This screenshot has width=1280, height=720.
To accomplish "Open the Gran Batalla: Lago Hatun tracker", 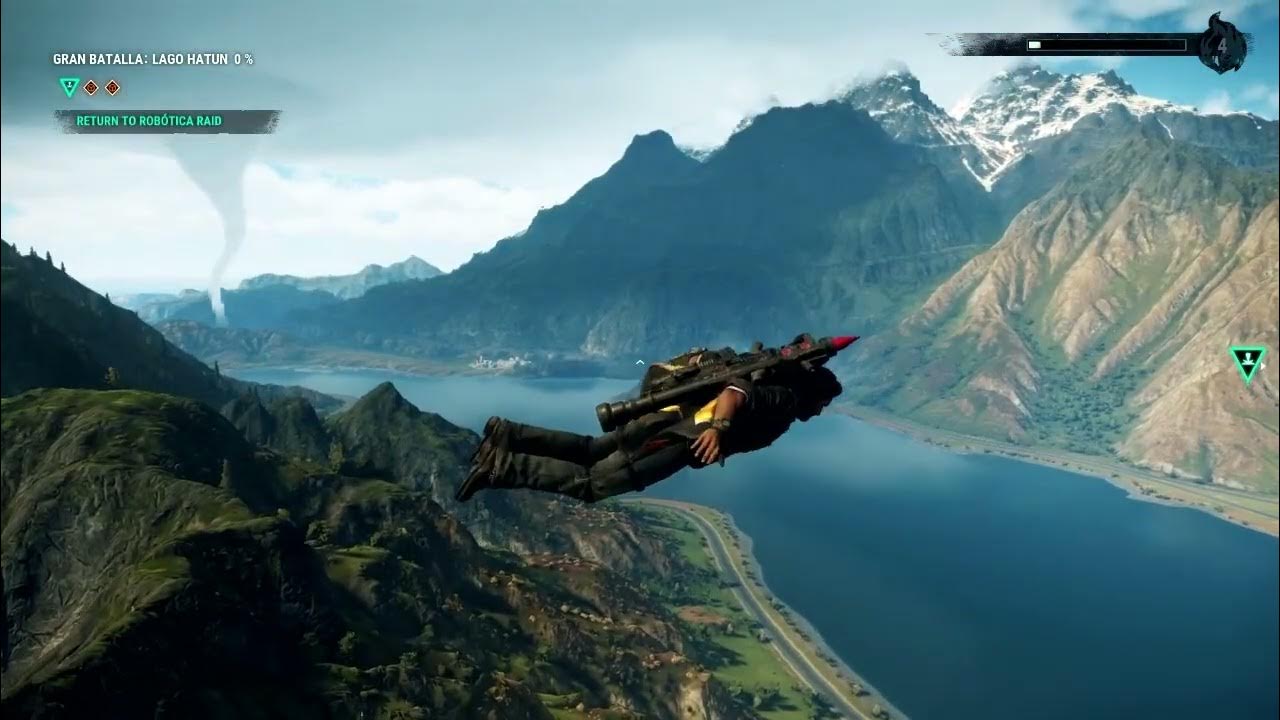I will 152,60.
